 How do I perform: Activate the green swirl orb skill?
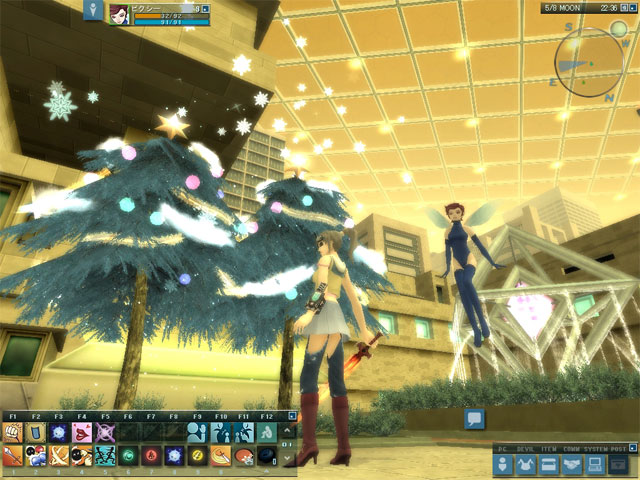pyautogui.click(x=129, y=456)
